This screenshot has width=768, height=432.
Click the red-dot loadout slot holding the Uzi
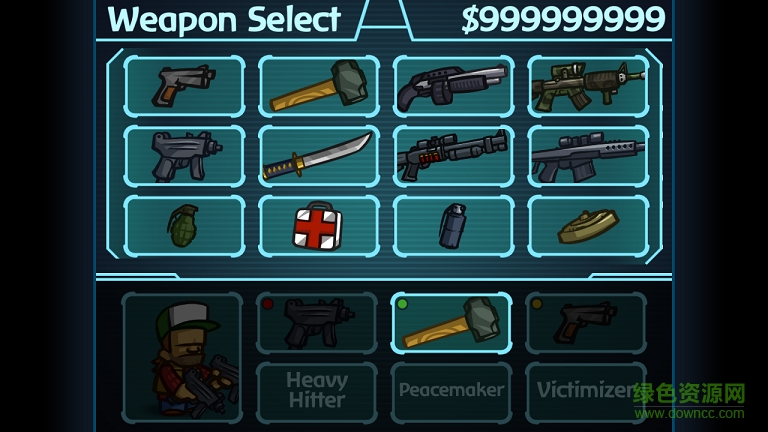coord(317,323)
